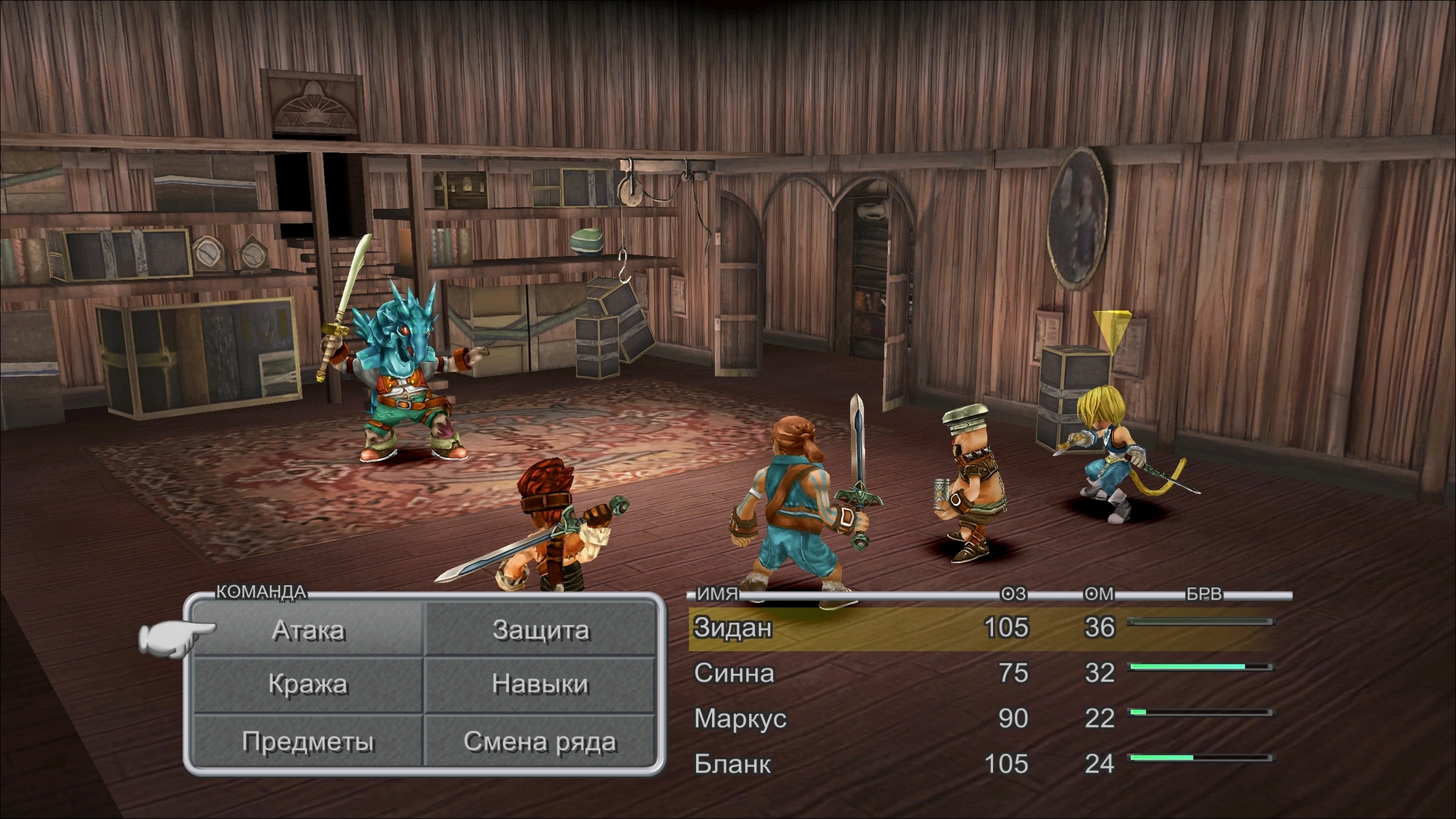Choose the Синна party row
Screen dimensions: 1456x819
pyautogui.click(x=734, y=673)
